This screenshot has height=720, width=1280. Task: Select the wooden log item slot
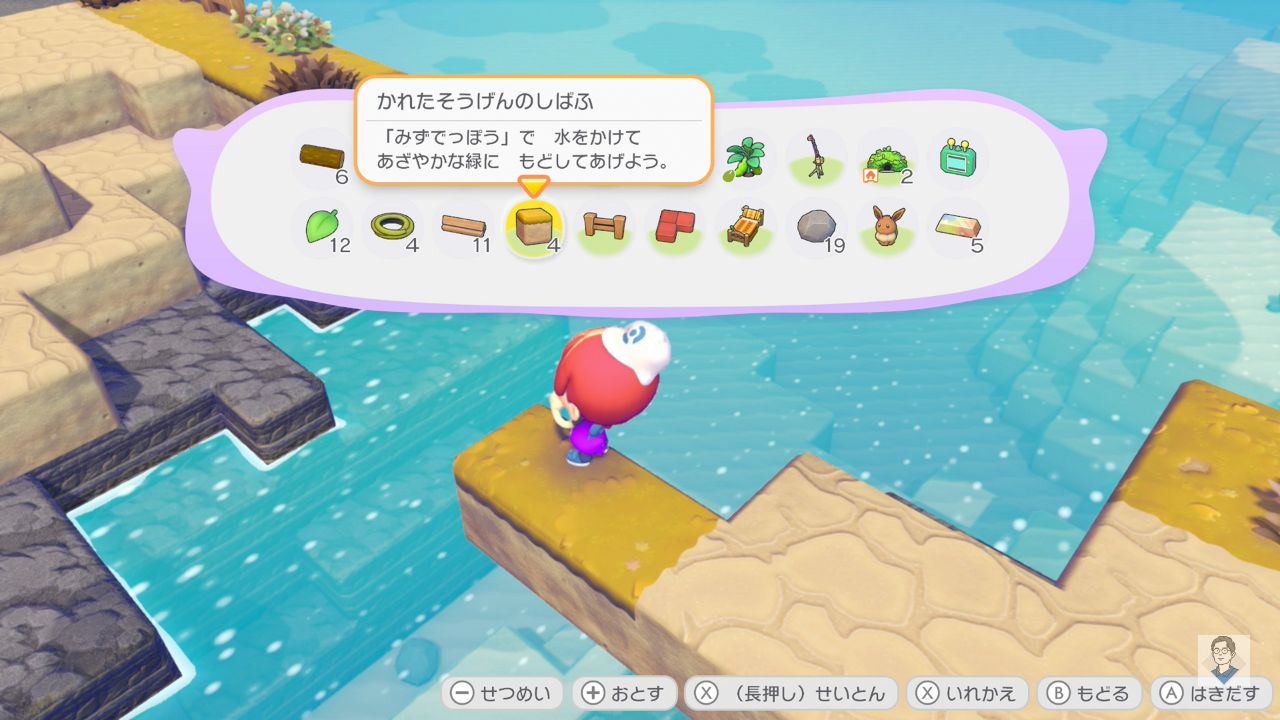[x=322, y=160]
